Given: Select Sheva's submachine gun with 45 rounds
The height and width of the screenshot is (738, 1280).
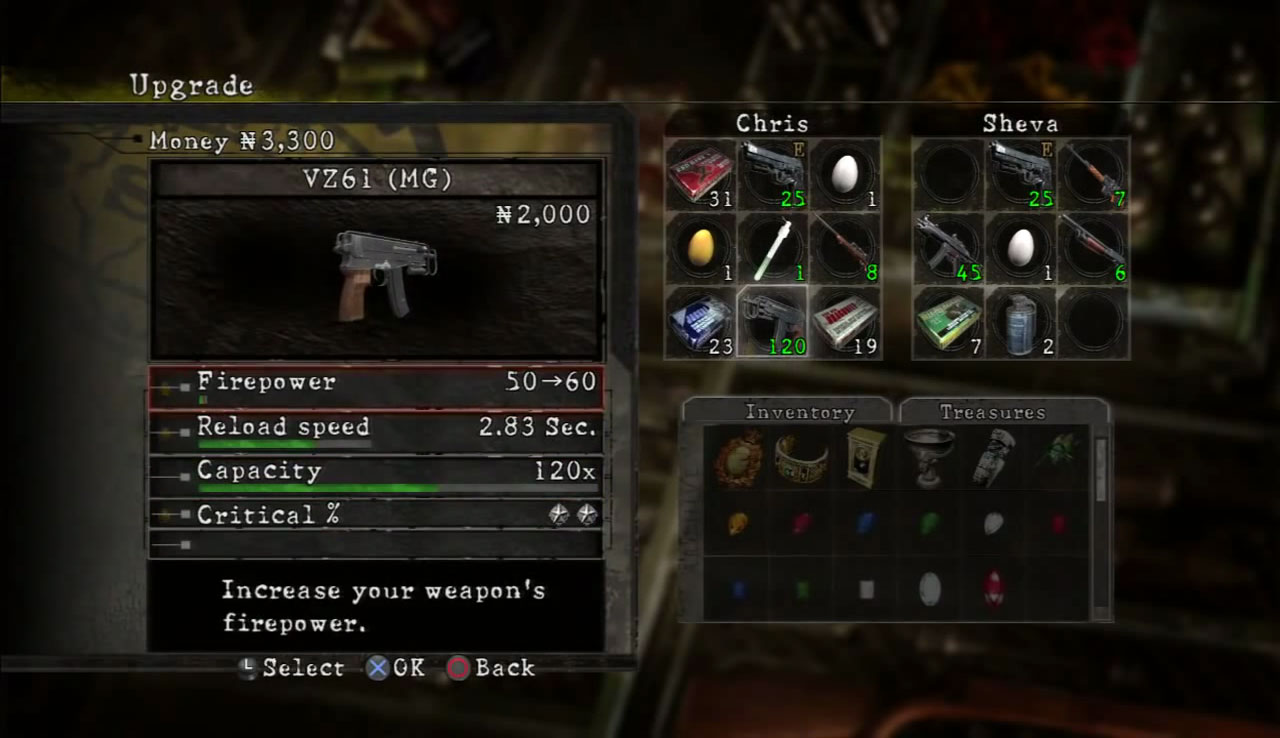Looking at the screenshot, I should pos(948,249).
